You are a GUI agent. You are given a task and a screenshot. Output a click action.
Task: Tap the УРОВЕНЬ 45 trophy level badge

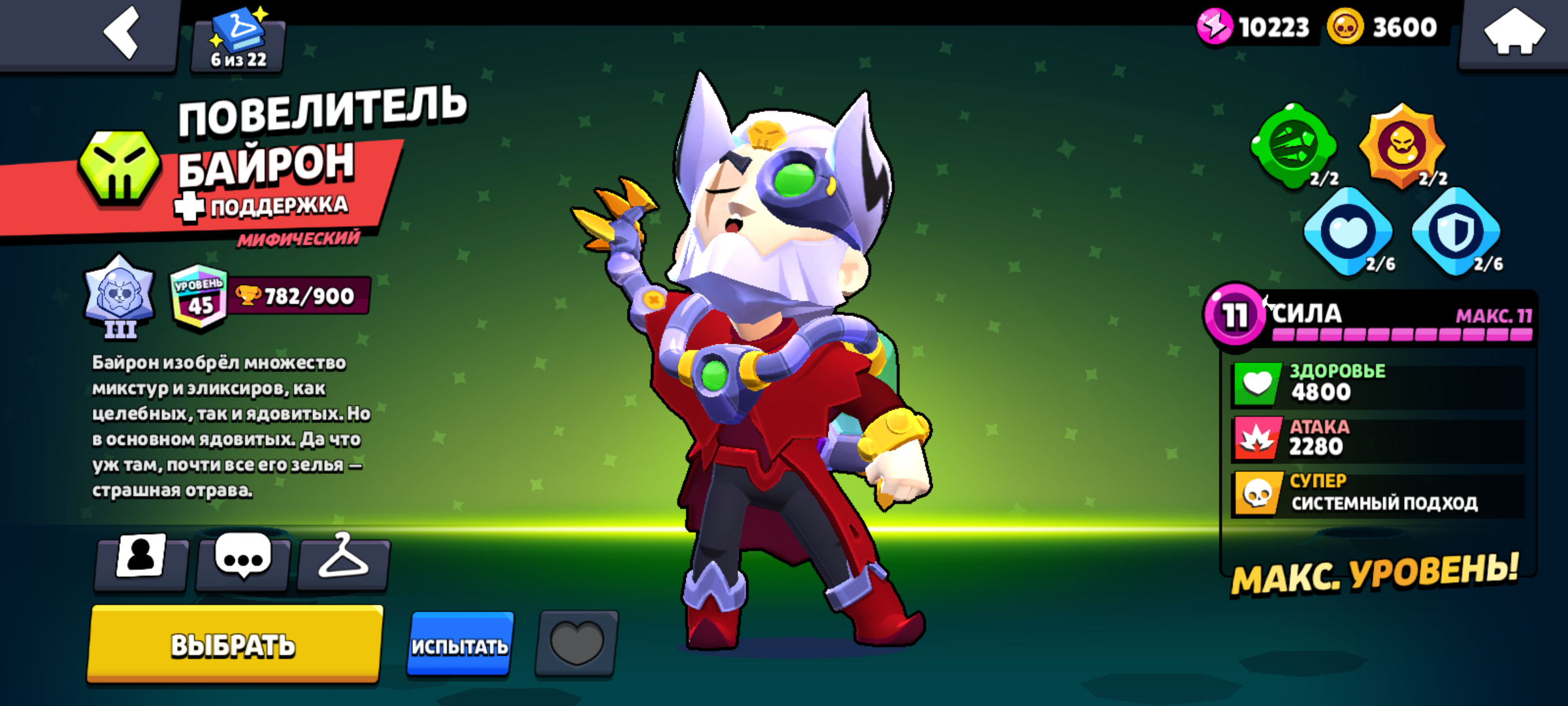point(199,297)
